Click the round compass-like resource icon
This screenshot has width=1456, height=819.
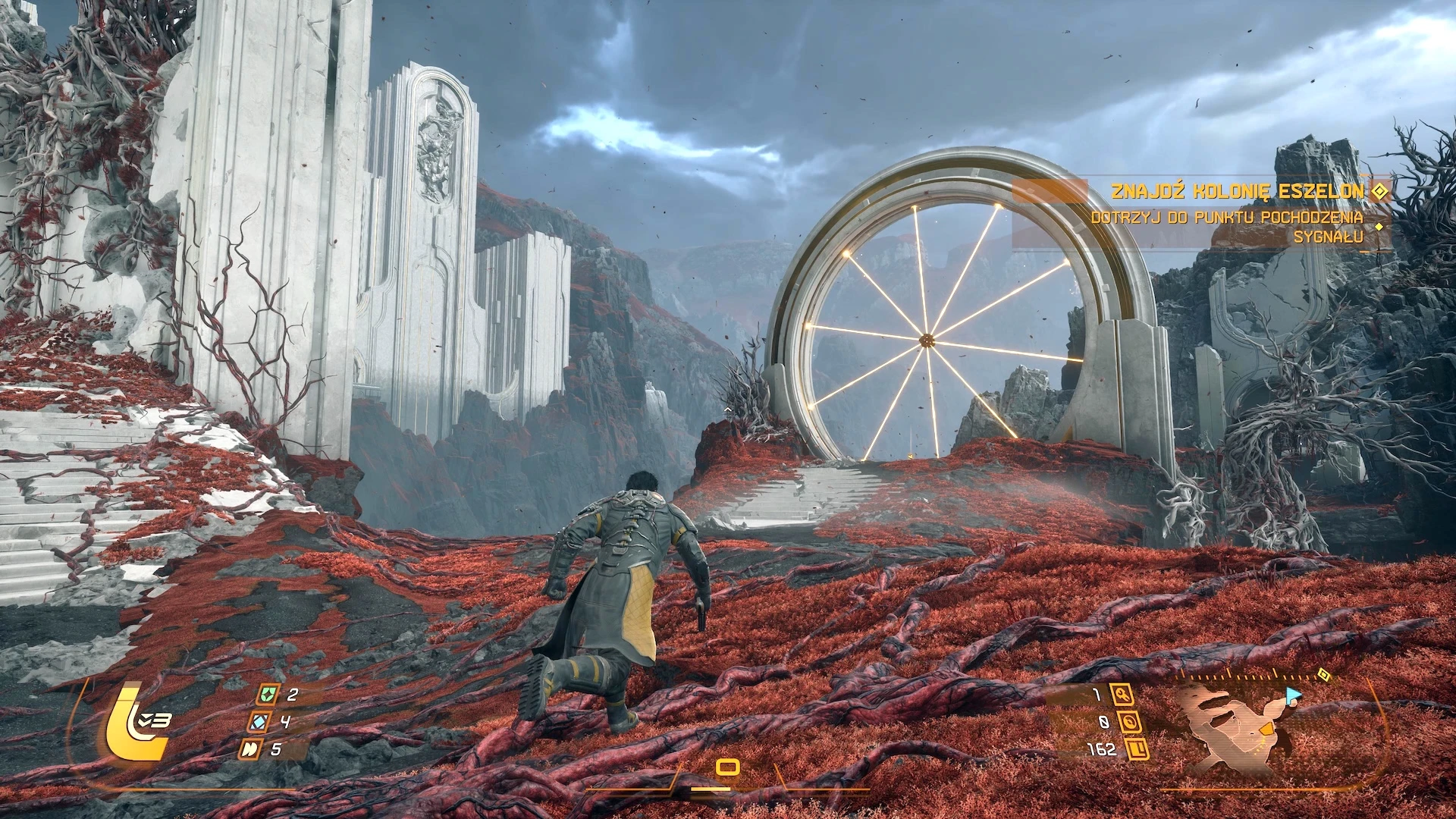point(1129,722)
